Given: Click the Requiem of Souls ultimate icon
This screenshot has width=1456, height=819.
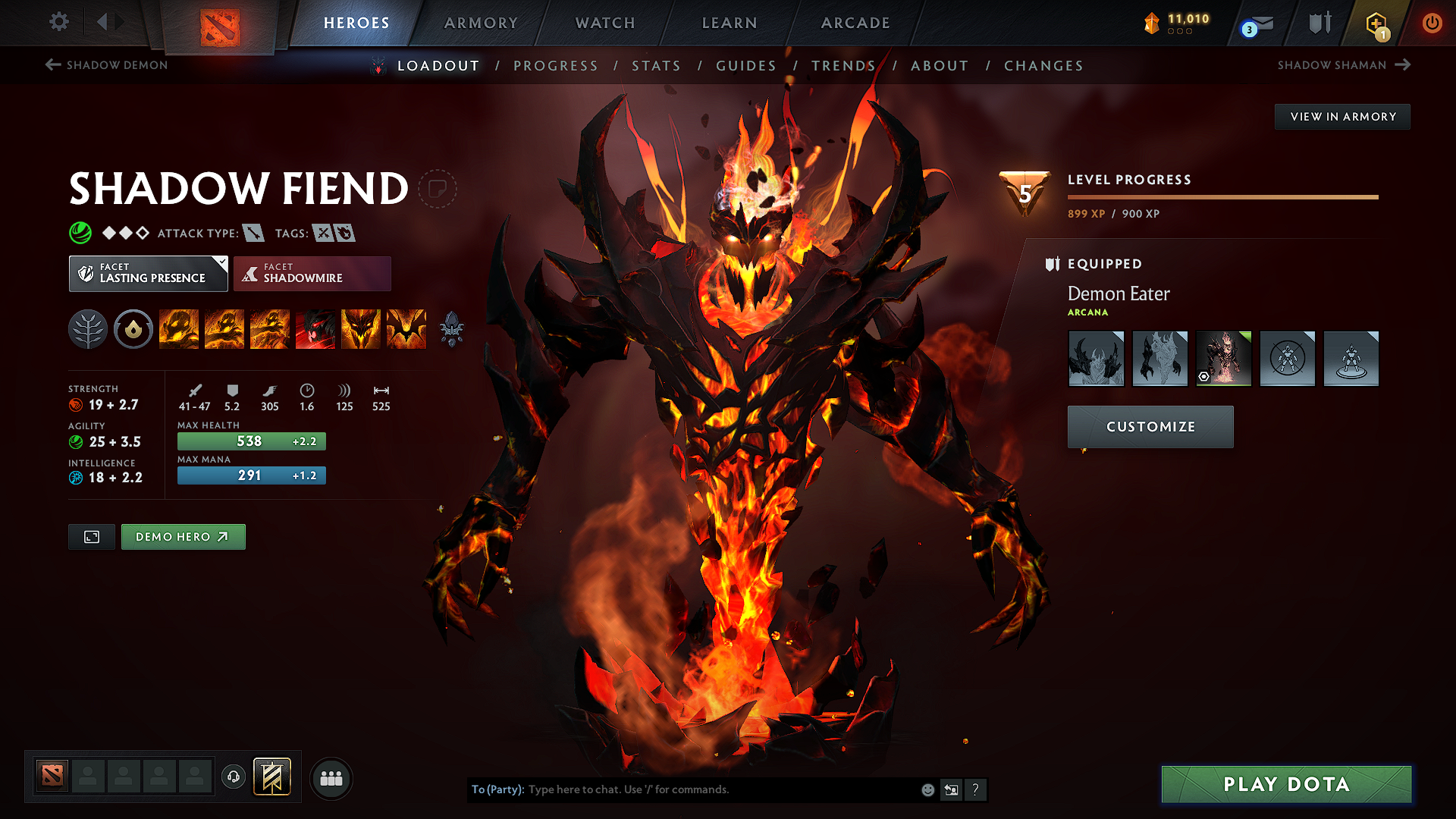Looking at the screenshot, I should click(x=406, y=329).
